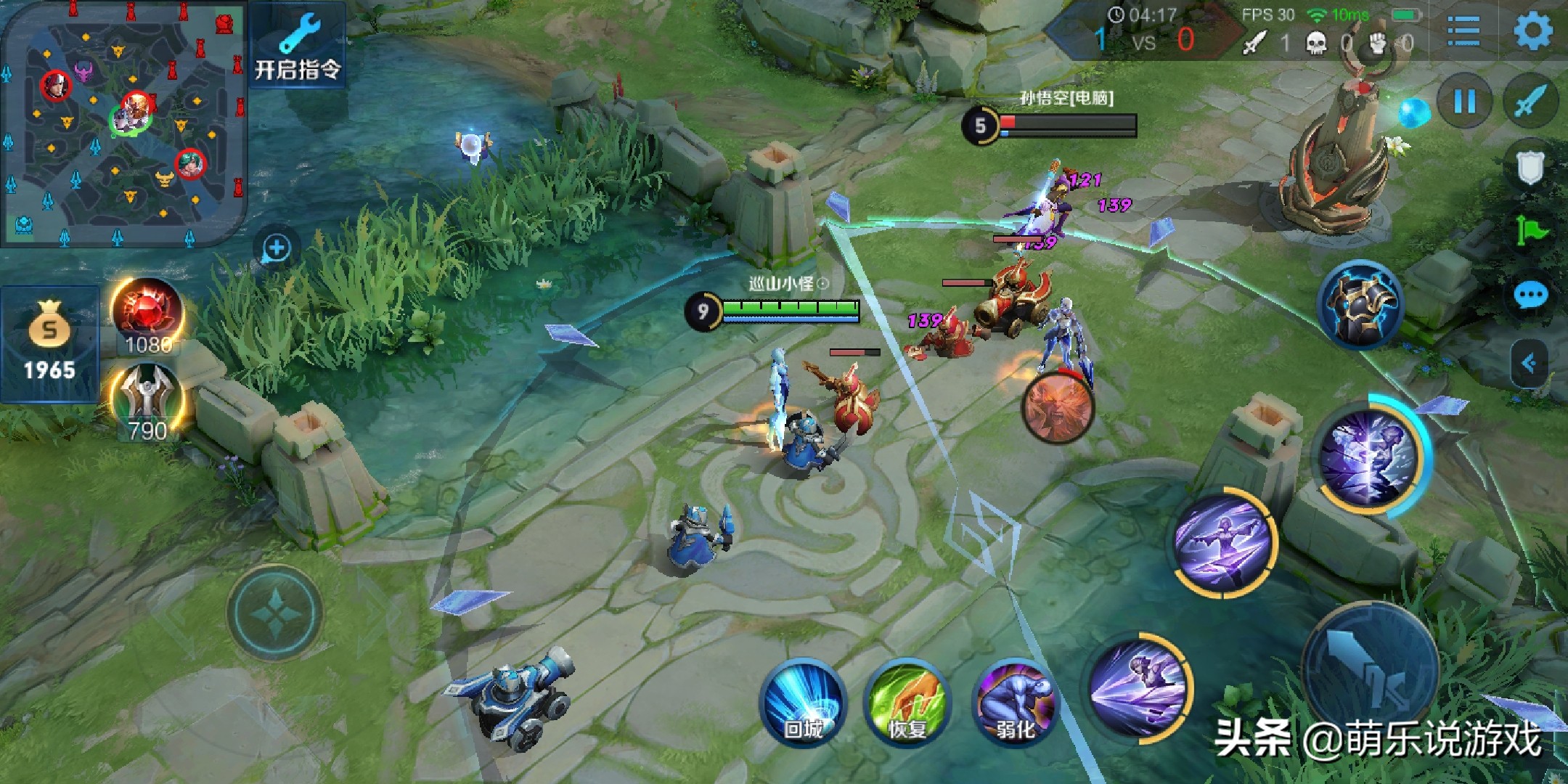Tap the plus button beside minimap
The width and height of the screenshot is (1568, 784).
pos(276,248)
